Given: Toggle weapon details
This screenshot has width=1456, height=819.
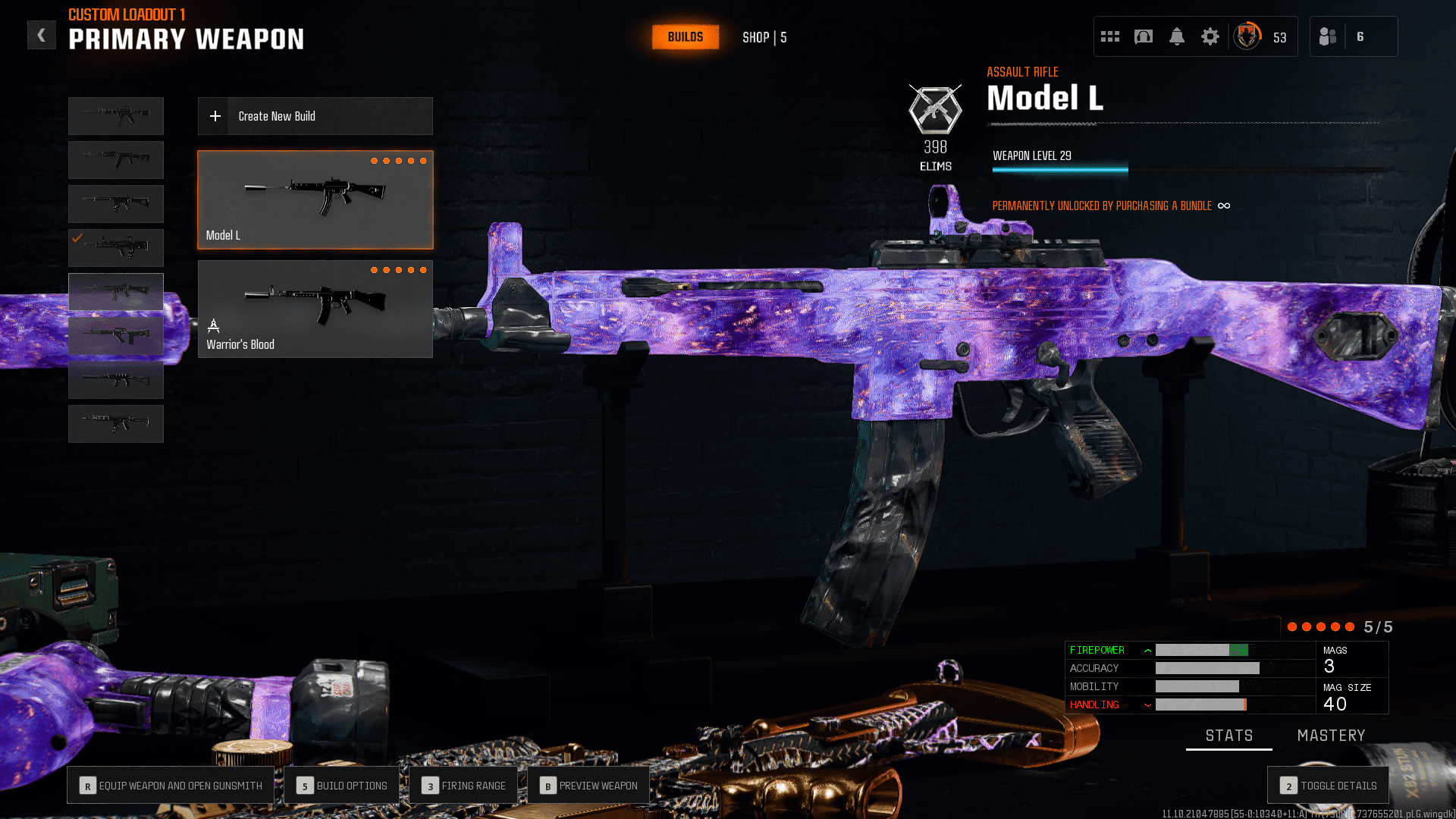Looking at the screenshot, I should pos(1328,786).
